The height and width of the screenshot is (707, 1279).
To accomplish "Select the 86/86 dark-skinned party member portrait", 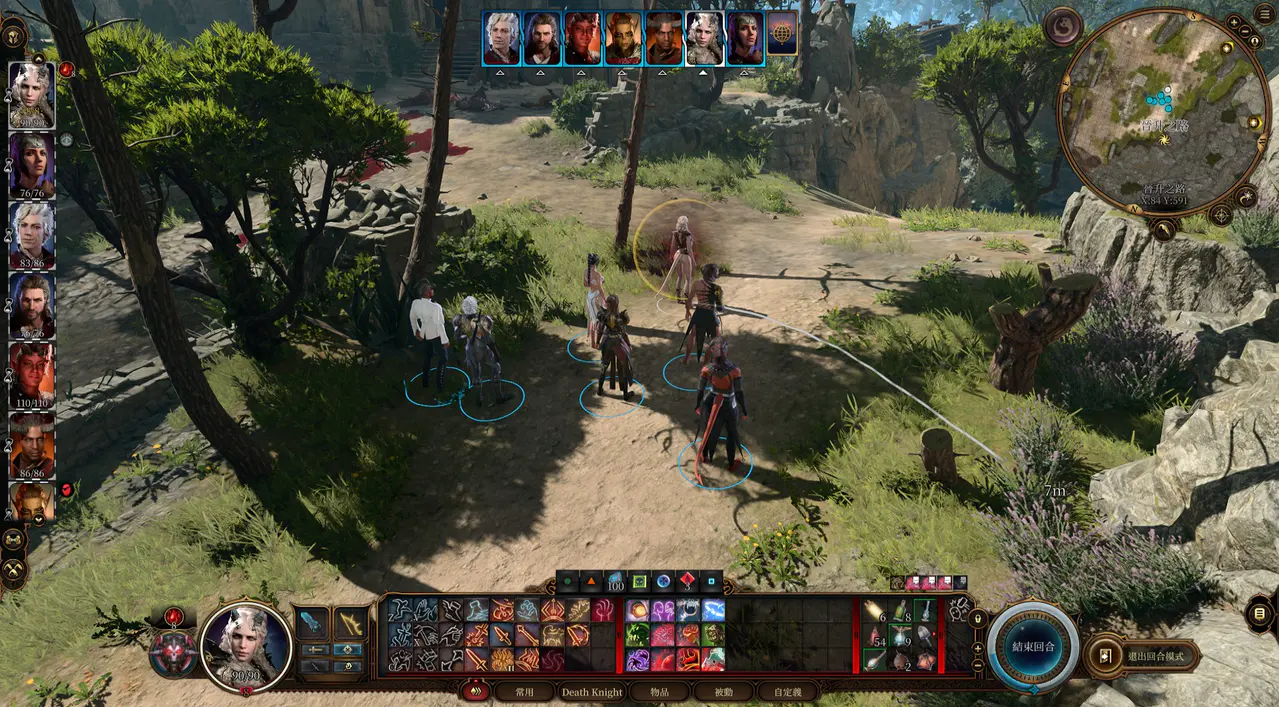I will click(32, 441).
